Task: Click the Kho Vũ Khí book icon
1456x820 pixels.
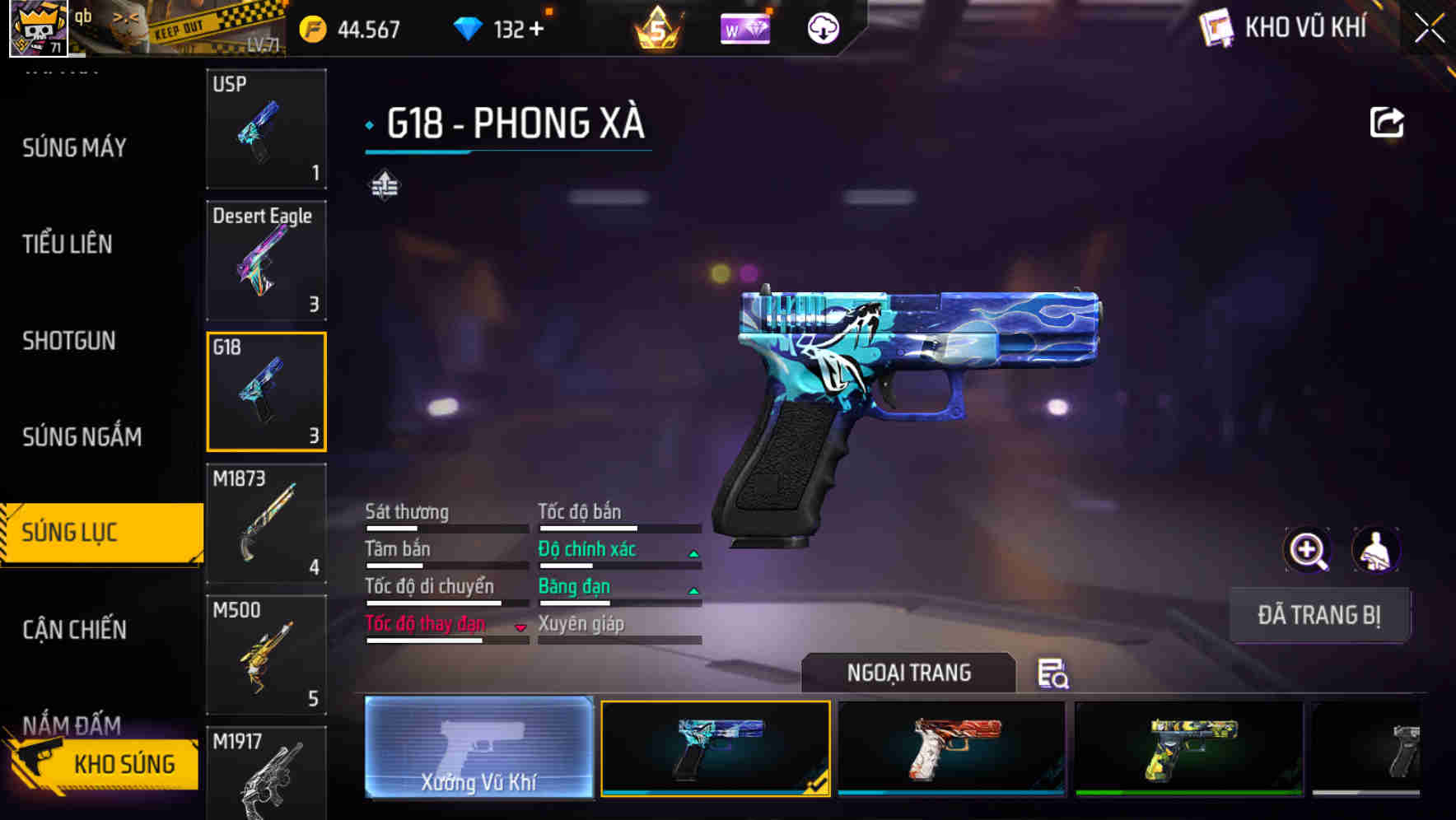Action: pos(1216,27)
